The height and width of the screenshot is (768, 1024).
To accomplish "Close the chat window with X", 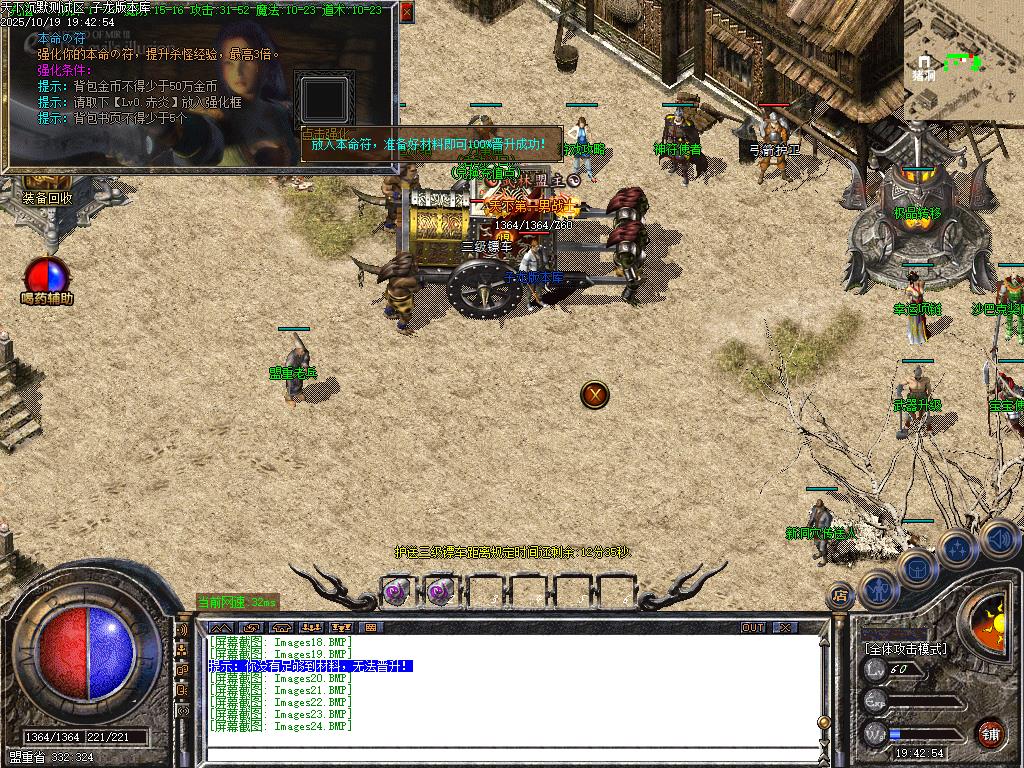I will [x=785, y=627].
